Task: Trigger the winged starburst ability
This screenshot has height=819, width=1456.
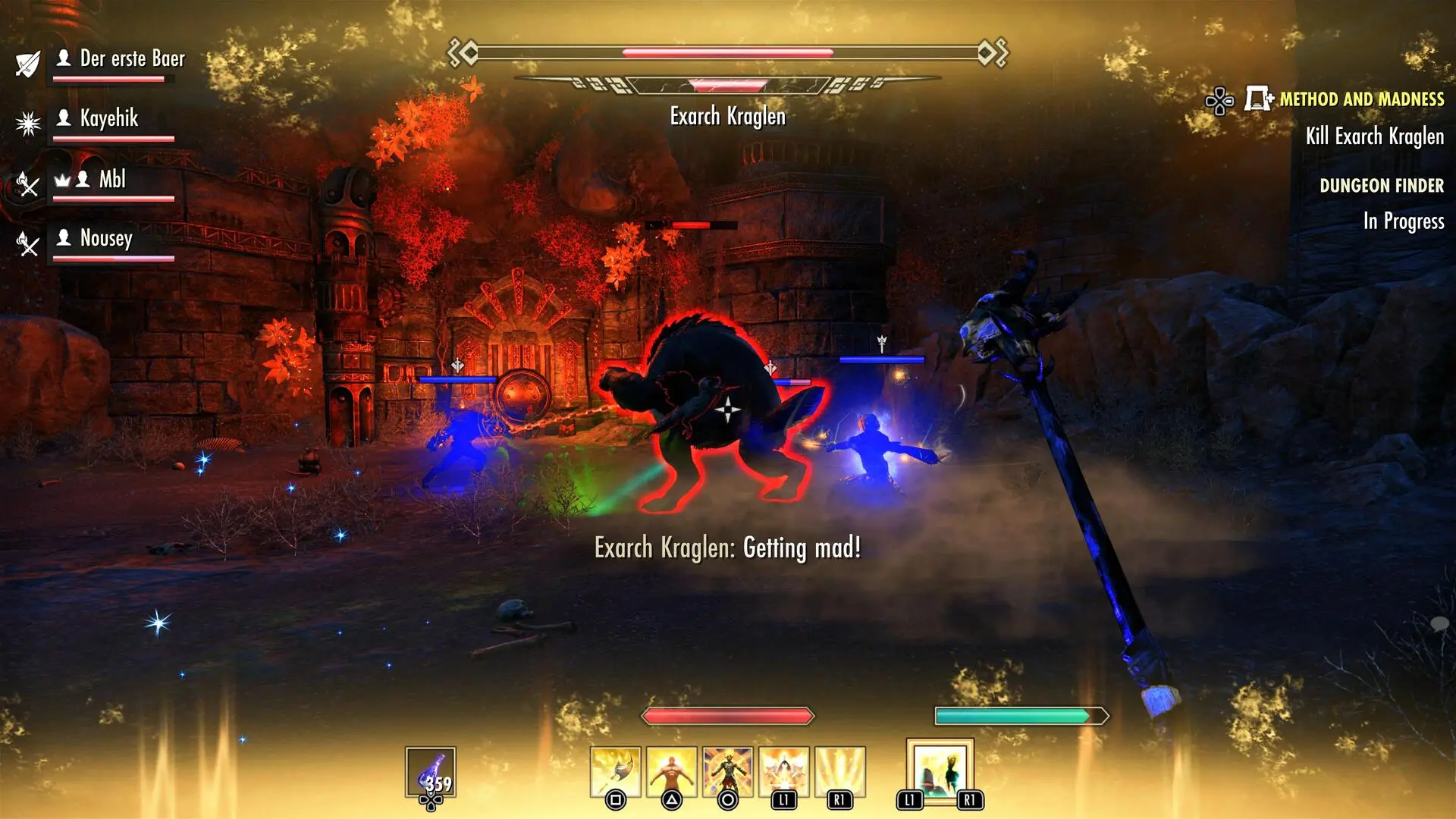Action: [784, 772]
